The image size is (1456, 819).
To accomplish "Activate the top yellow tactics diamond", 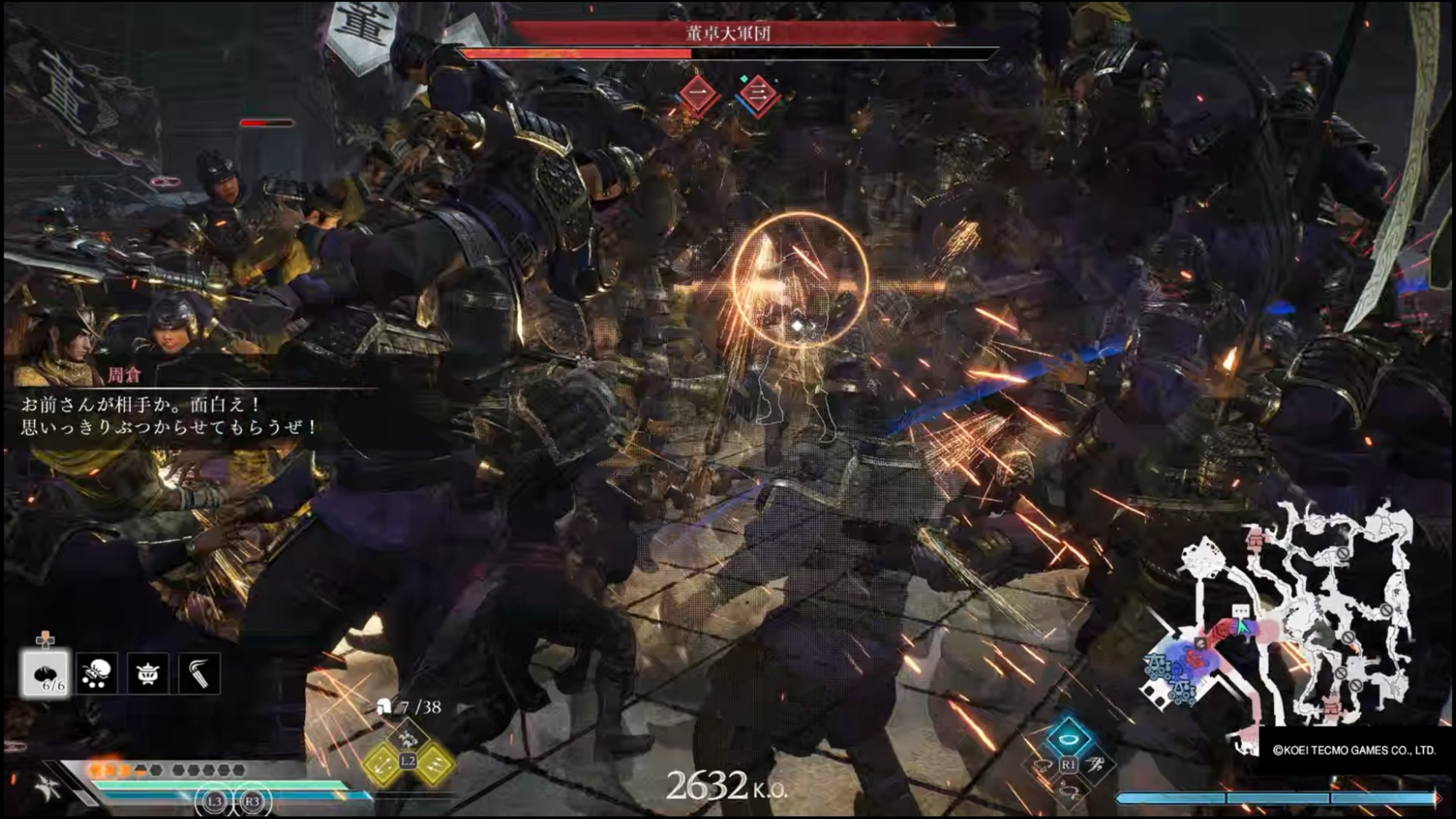I will pos(408,737).
